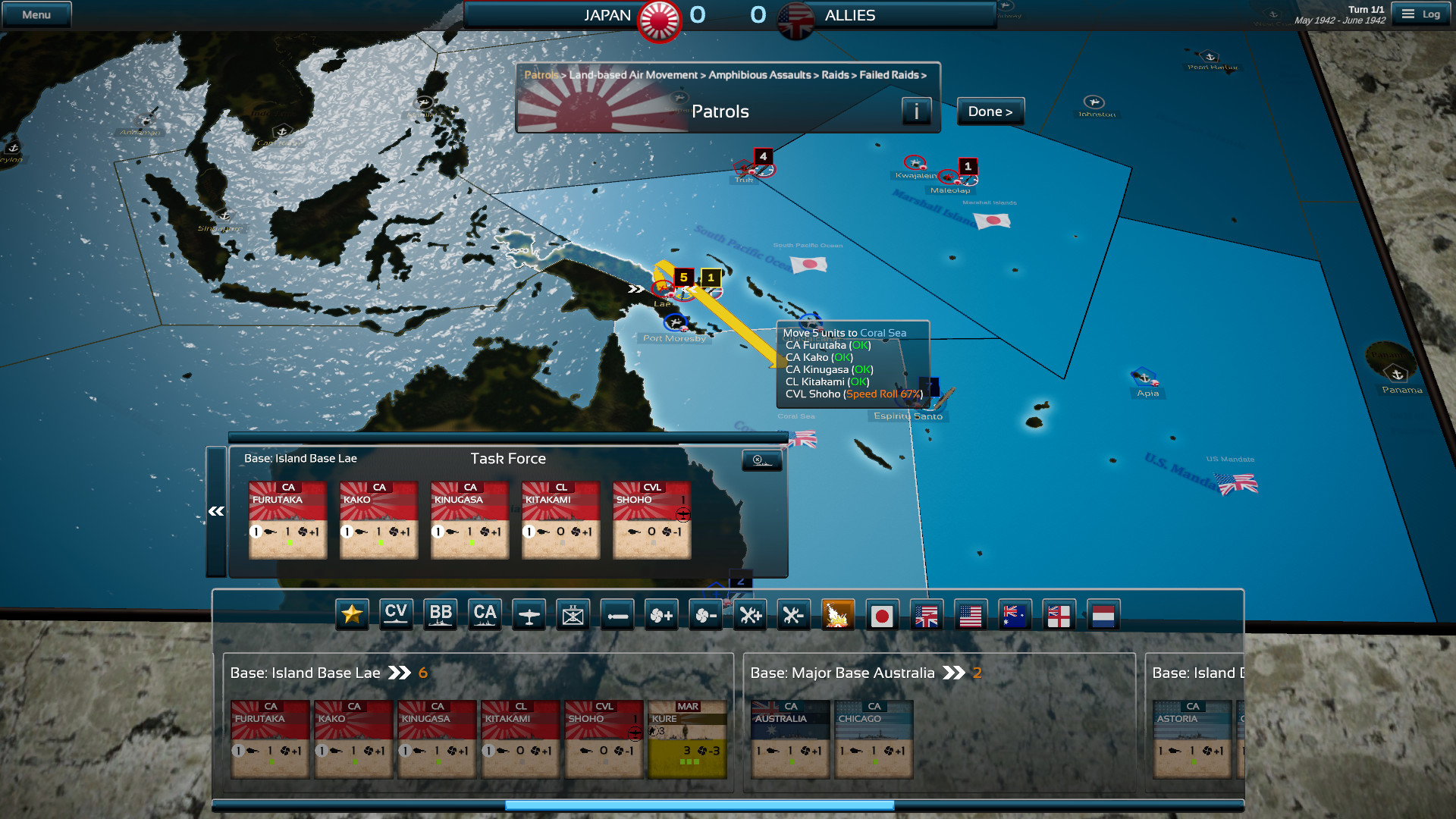Select the BB battleships filter icon
Screen dimensions: 1456x819
point(441,615)
